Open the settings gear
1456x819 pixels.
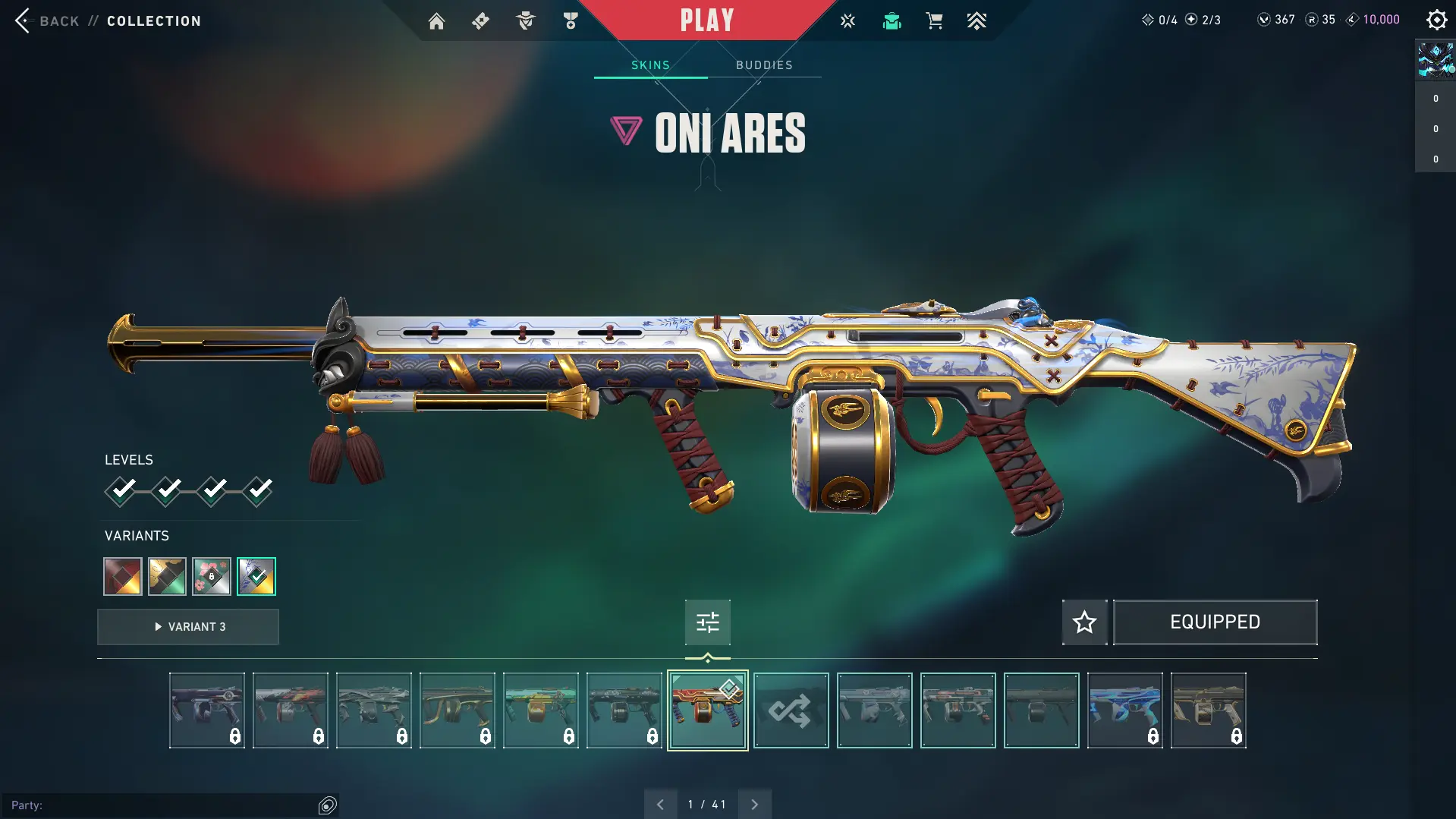pyautogui.click(x=1436, y=20)
